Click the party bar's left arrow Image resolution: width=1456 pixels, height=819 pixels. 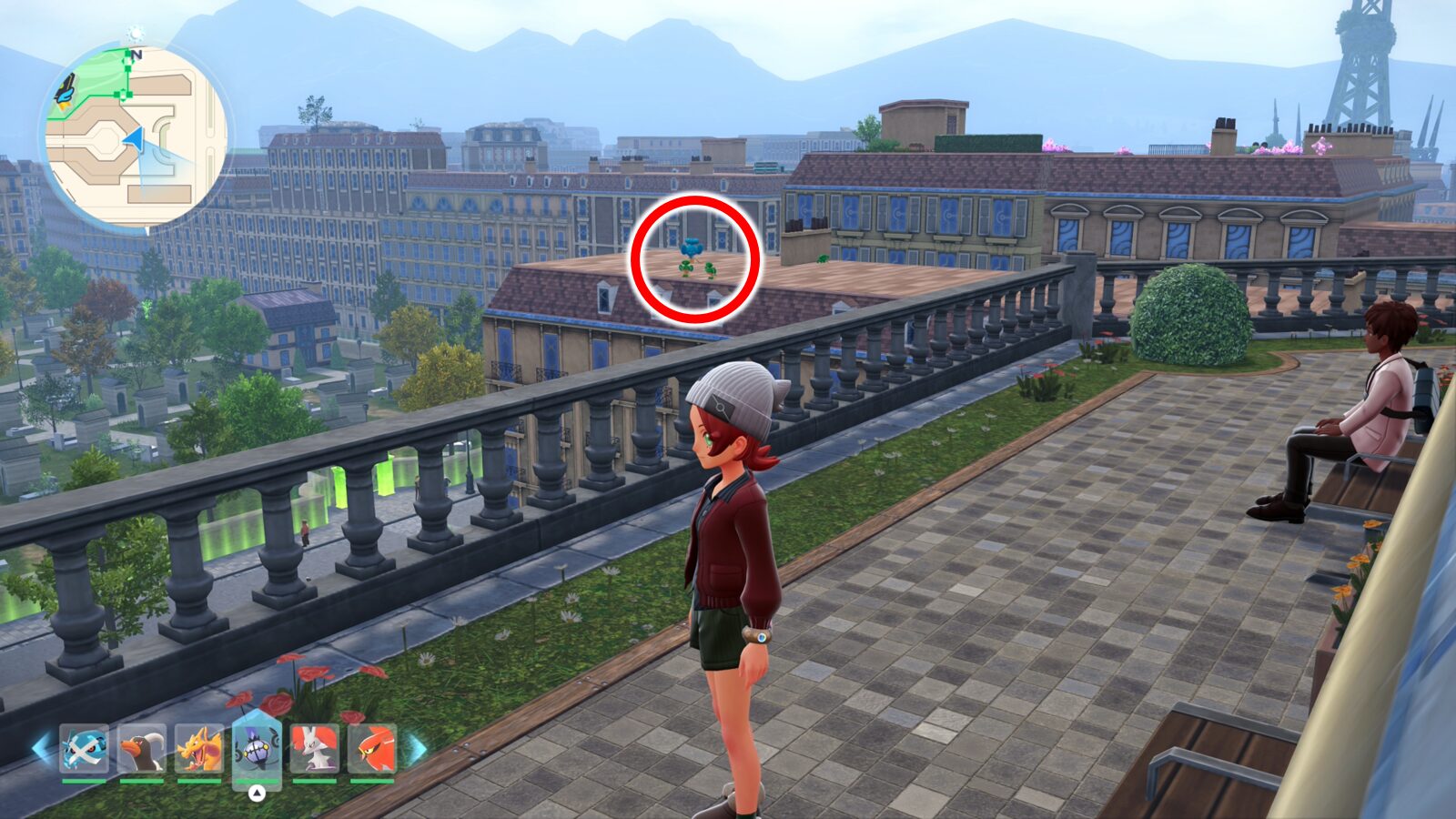(x=42, y=748)
